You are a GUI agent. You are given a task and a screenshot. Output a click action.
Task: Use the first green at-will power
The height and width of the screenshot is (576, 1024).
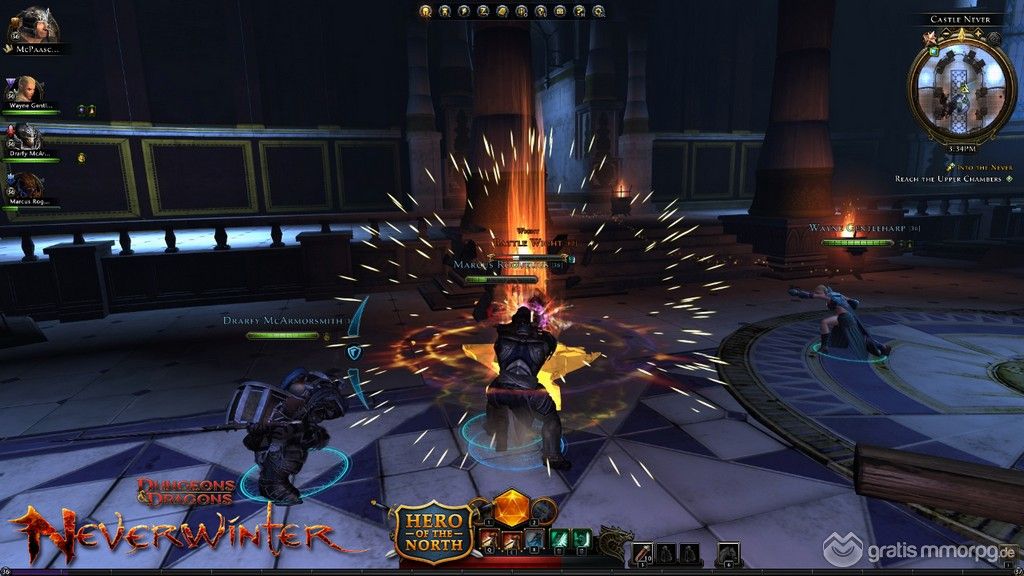558,540
